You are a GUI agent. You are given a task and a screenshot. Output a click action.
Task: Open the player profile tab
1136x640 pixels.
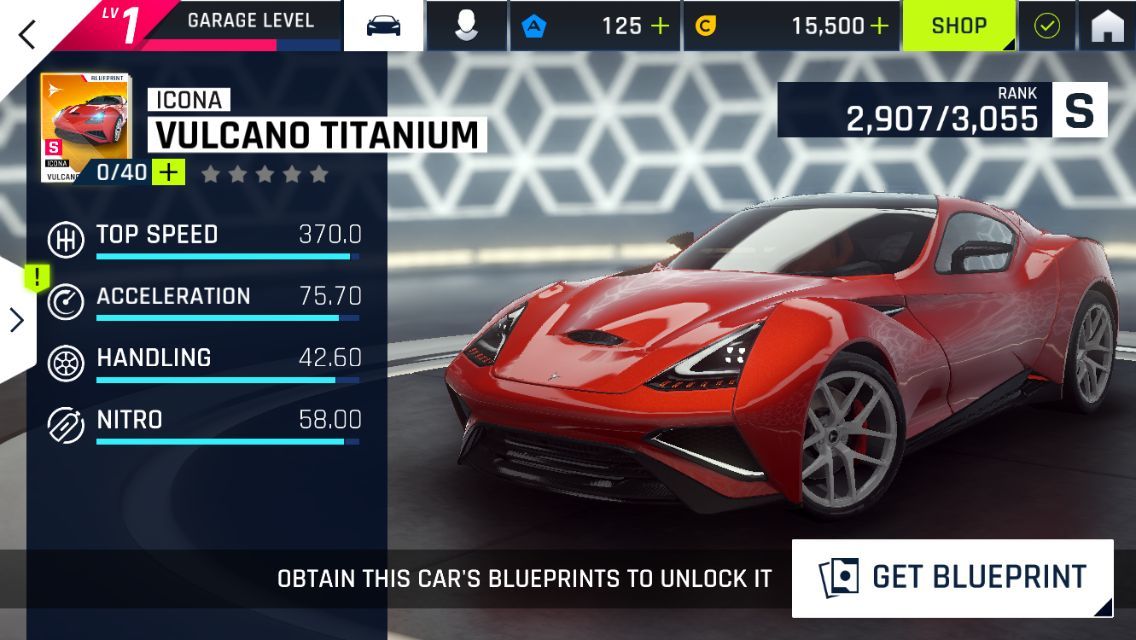coord(466,26)
